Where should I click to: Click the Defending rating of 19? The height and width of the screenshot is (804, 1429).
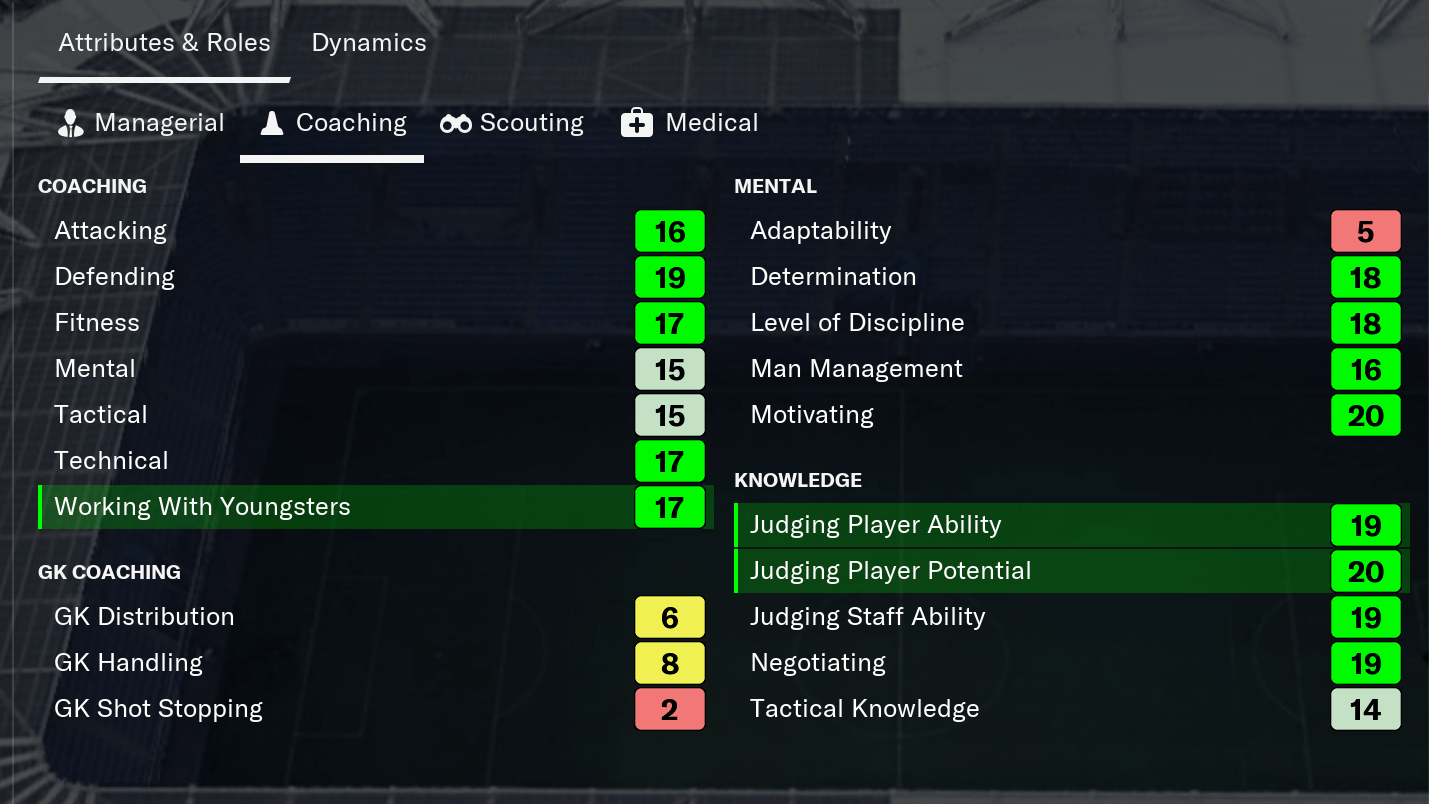(x=669, y=277)
